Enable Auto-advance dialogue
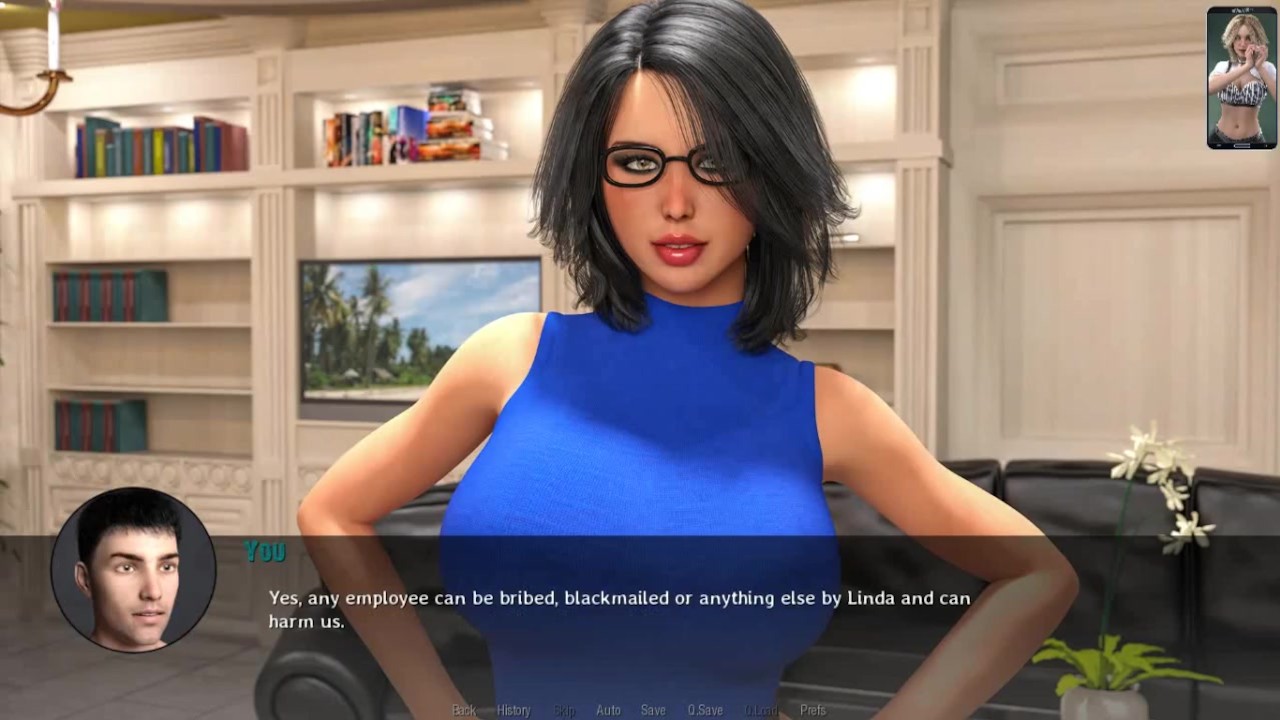1280x720 pixels. tap(608, 710)
